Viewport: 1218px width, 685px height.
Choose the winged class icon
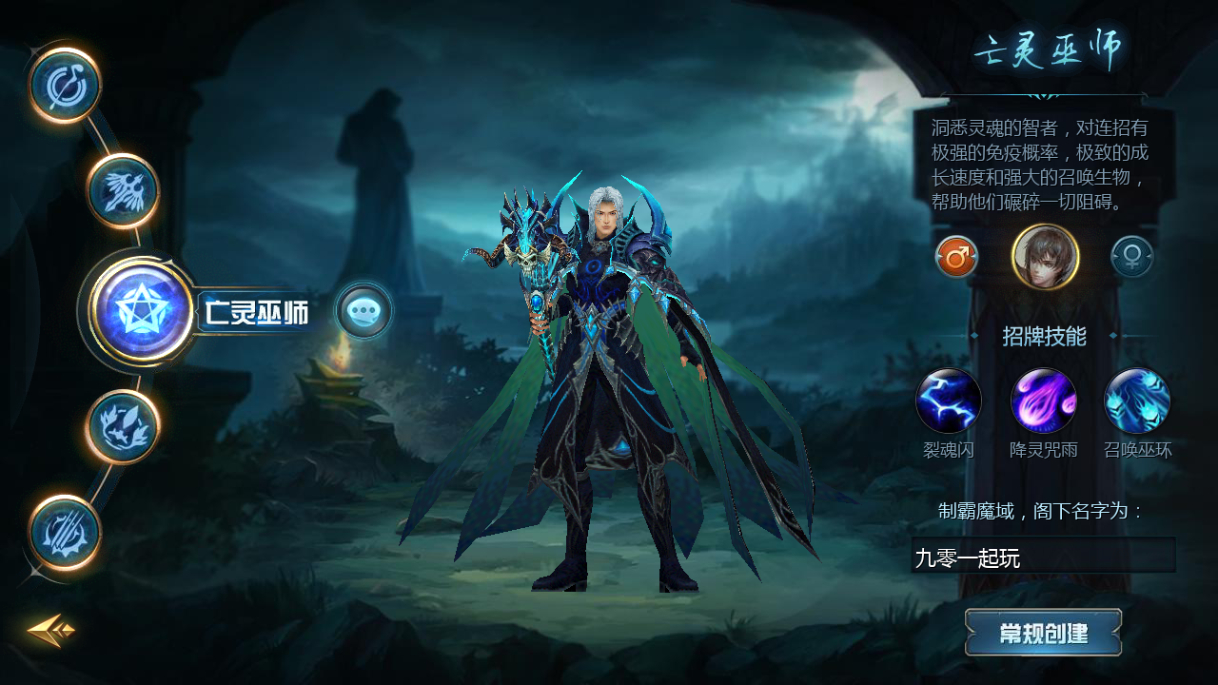coord(123,191)
